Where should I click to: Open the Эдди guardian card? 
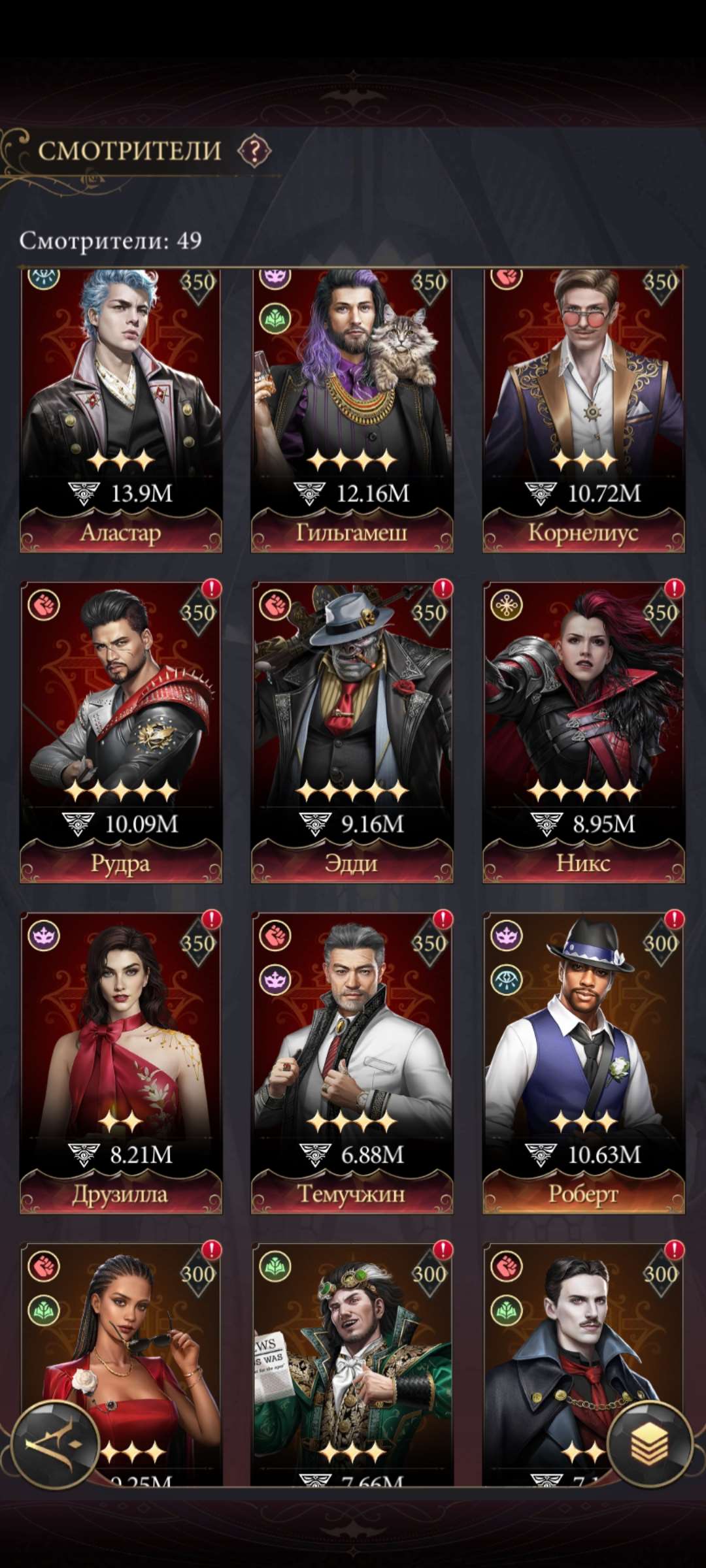(x=352, y=732)
